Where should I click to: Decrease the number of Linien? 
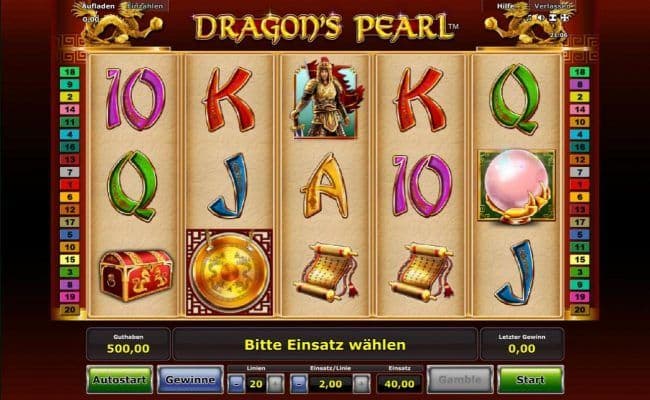click(x=236, y=383)
